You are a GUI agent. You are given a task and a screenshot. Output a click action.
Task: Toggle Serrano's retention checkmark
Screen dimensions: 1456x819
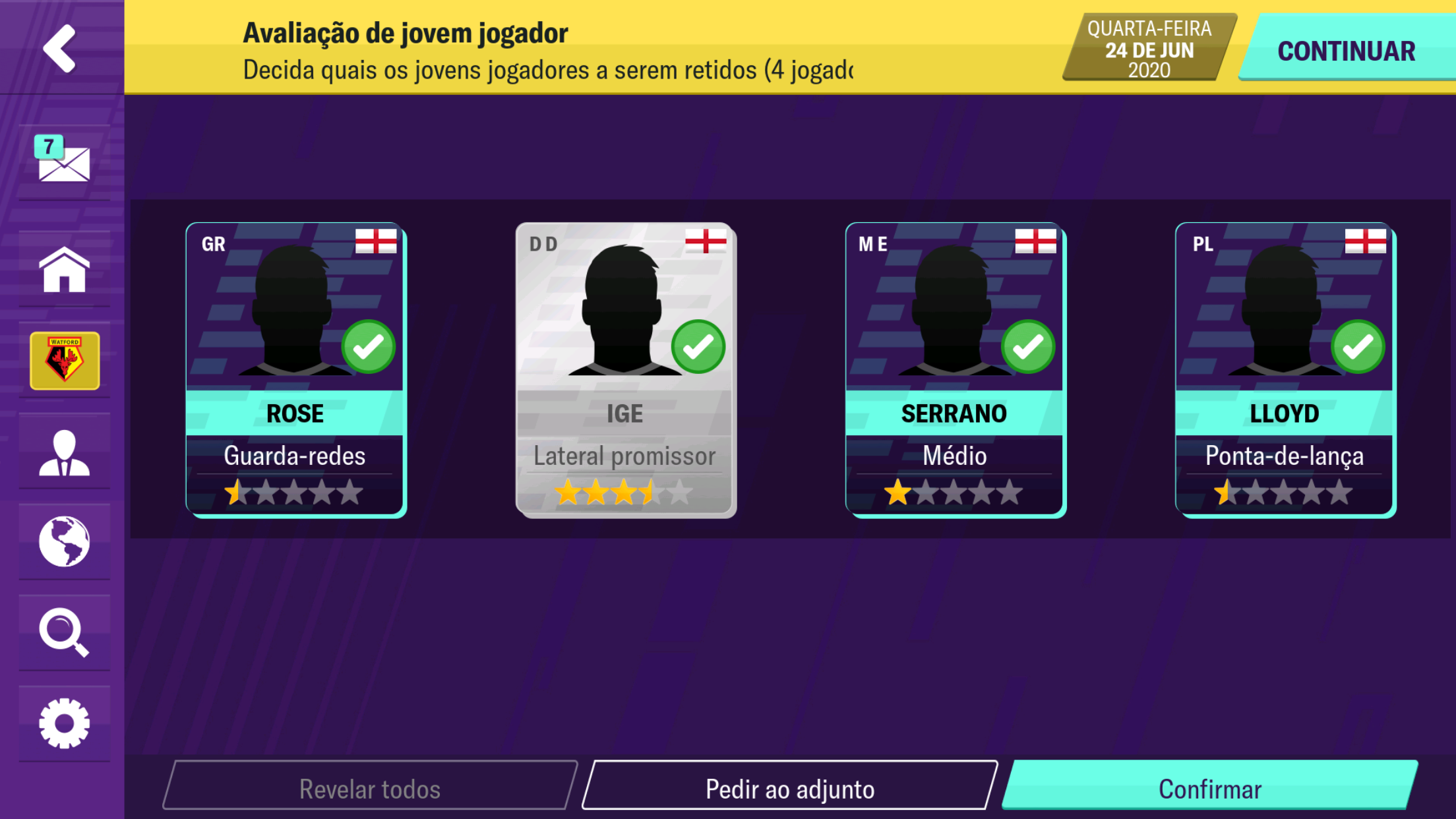tap(1028, 347)
